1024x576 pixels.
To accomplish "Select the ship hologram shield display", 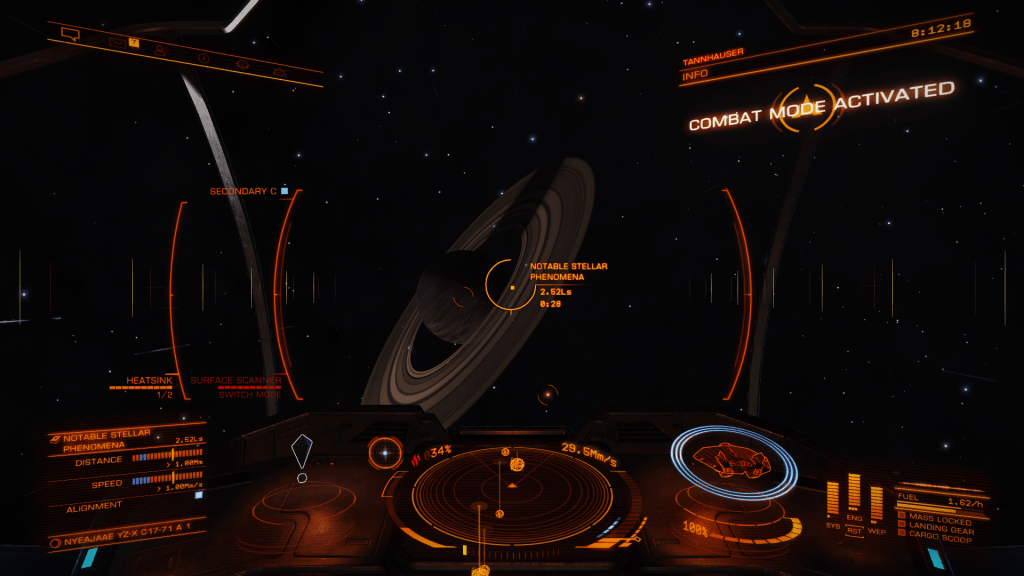I will click(733, 461).
